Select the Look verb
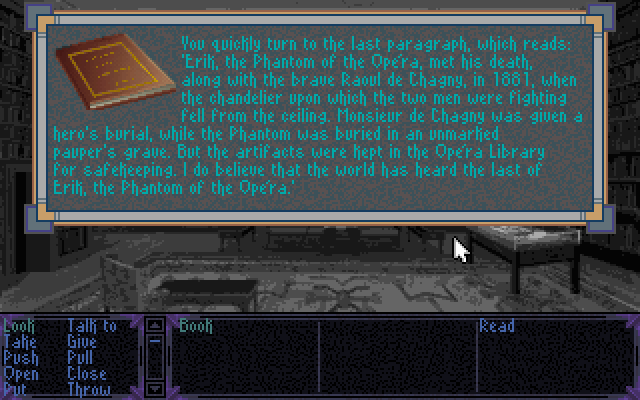Screen dimensions: 640x400 18,326
